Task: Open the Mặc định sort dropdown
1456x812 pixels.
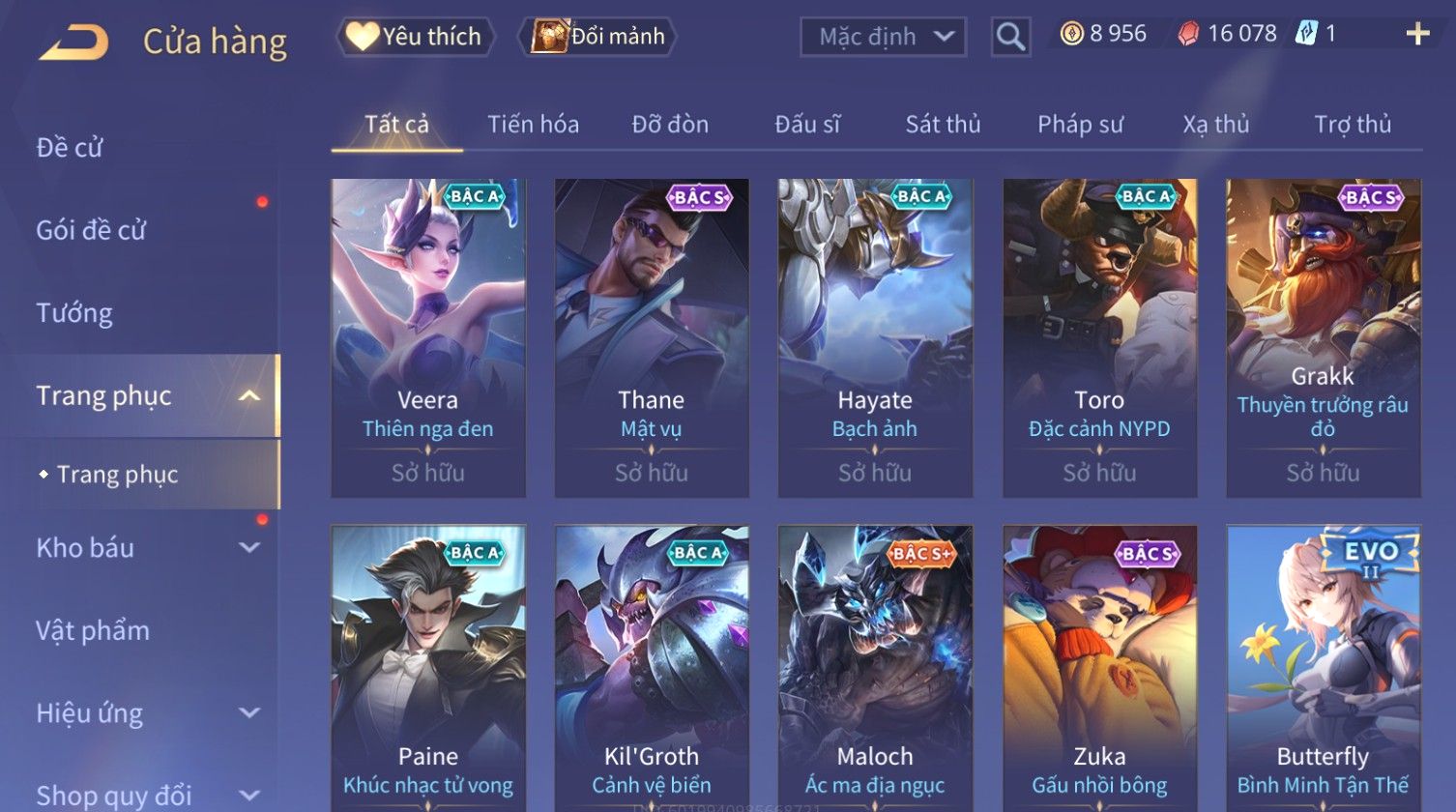Action: tap(883, 37)
